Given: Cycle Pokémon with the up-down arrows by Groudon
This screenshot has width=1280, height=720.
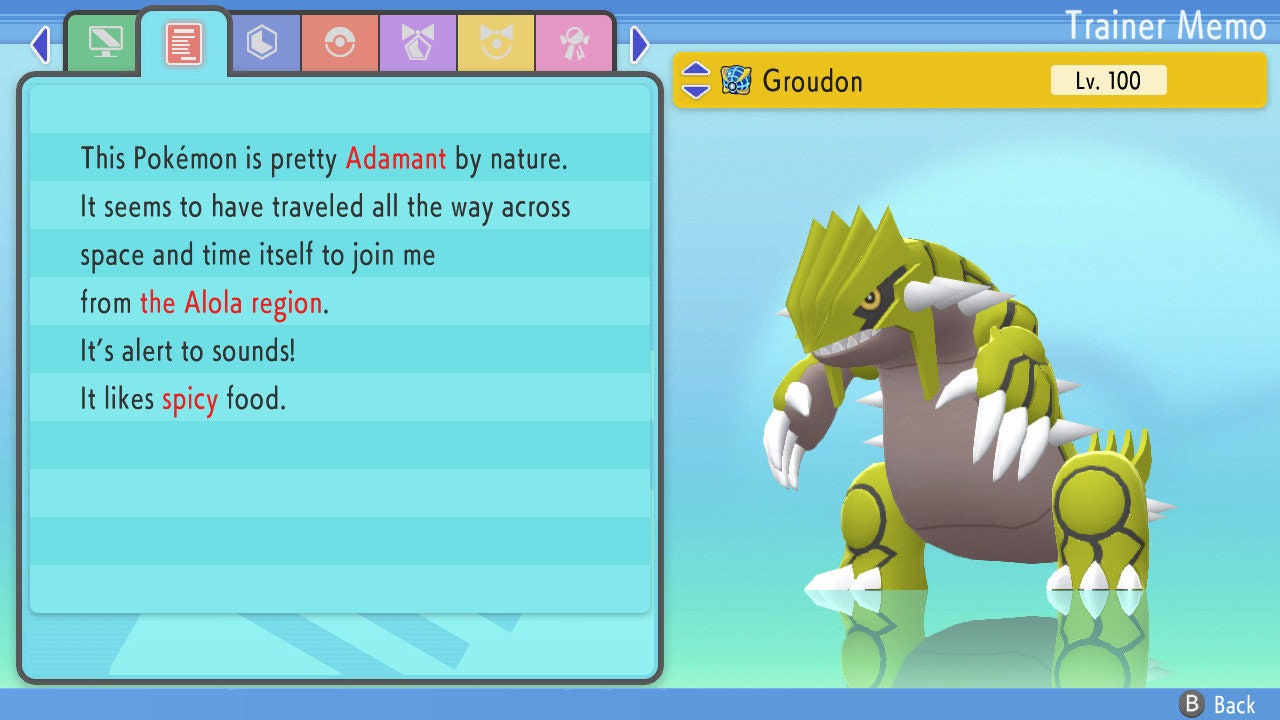Looking at the screenshot, I should coord(695,80).
